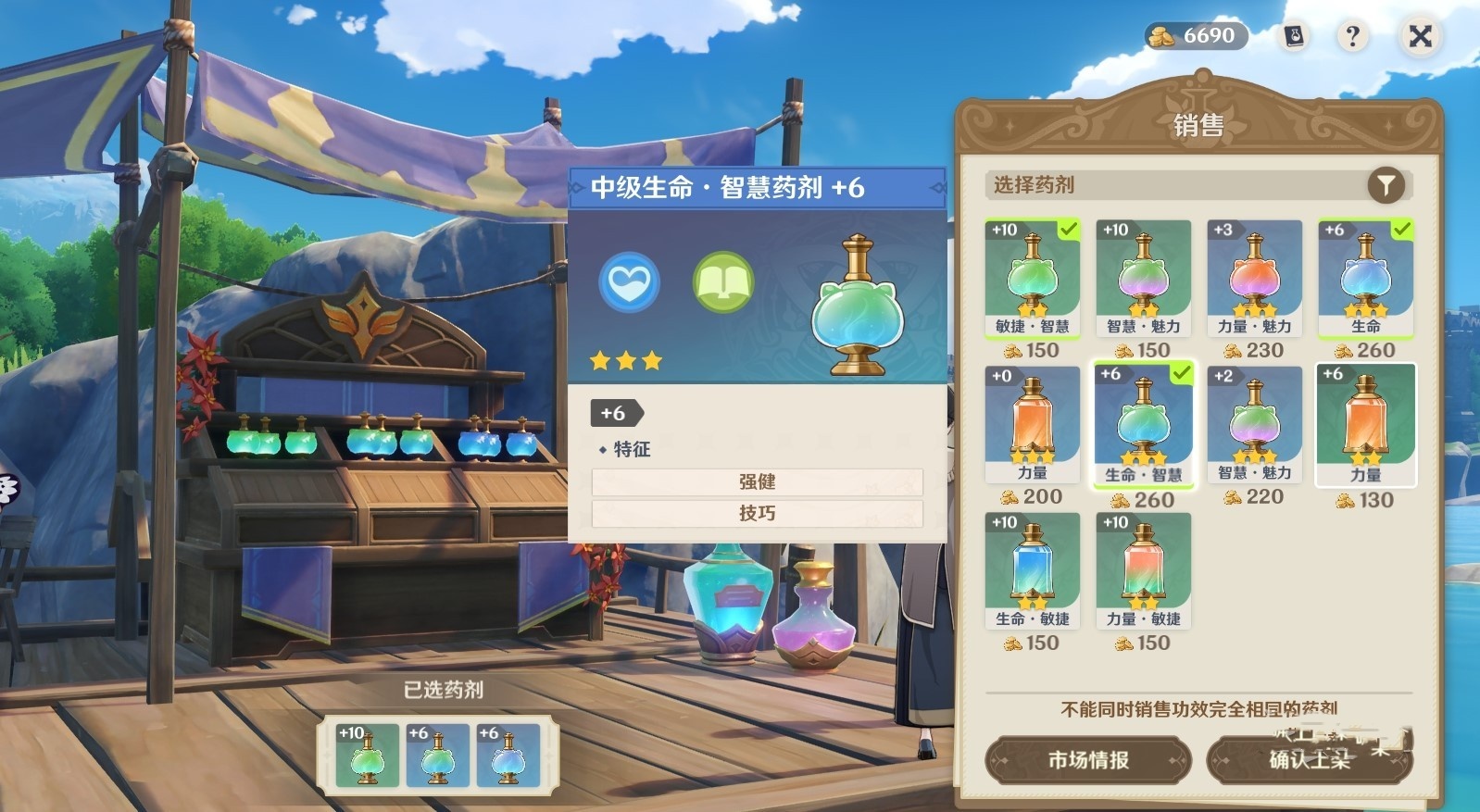Viewport: 1480px width, 812px height.
Task: Select the 生命·敏捷 +10 potion
Action: (x=1032, y=569)
